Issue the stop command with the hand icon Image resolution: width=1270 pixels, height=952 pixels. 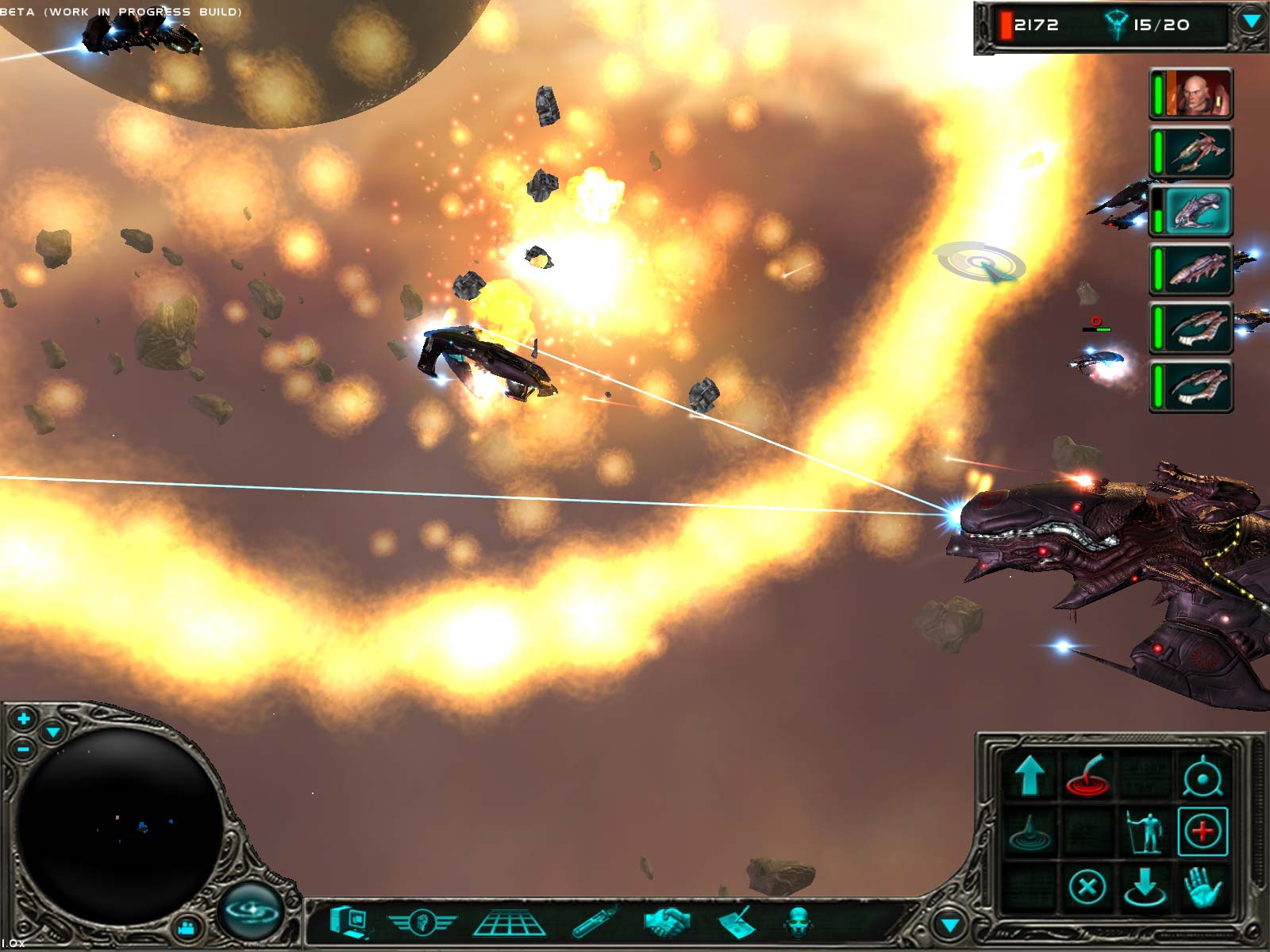tap(1203, 886)
